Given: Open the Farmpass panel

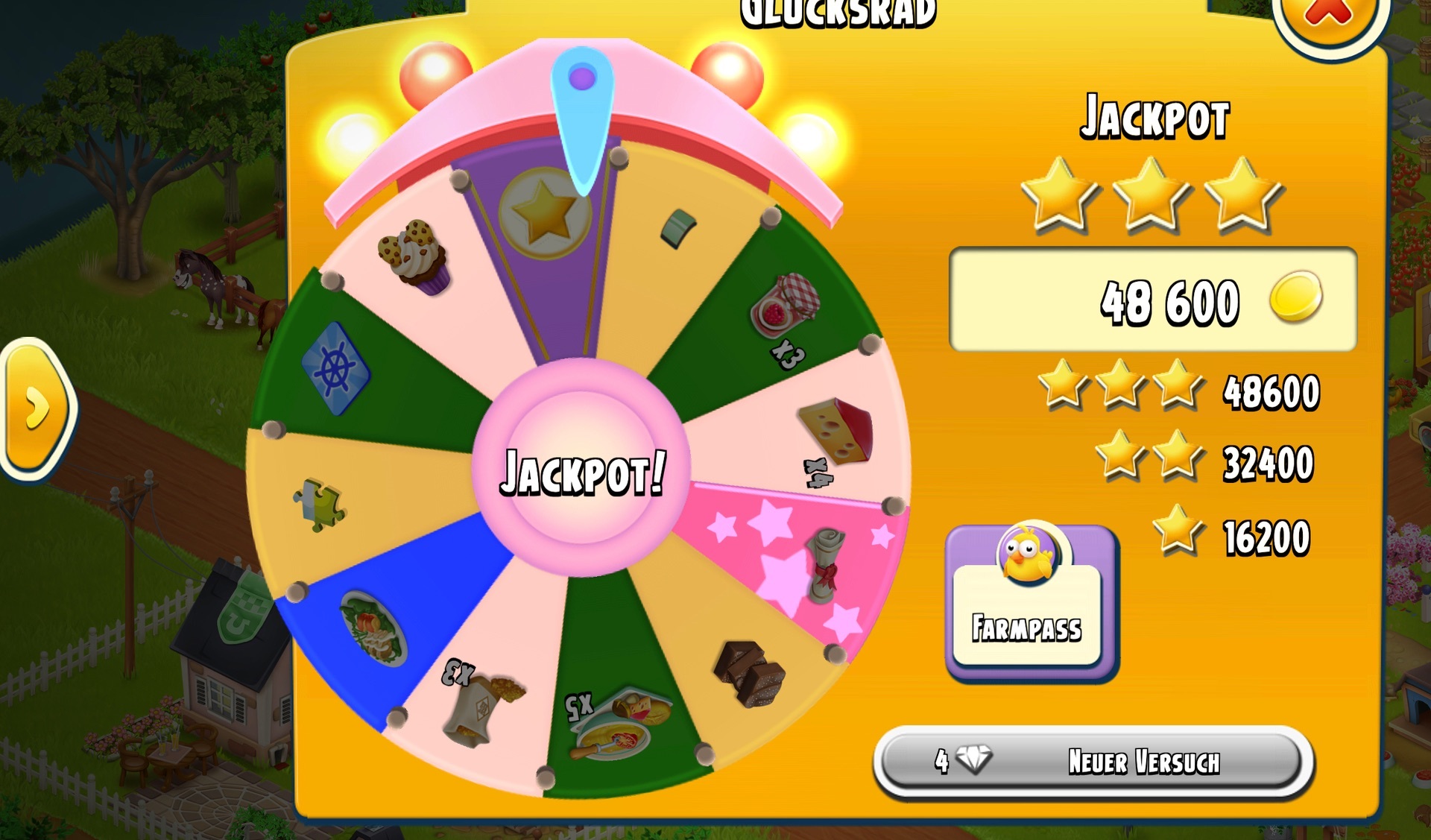Looking at the screenshot, I should click(x=1030, y=602).
